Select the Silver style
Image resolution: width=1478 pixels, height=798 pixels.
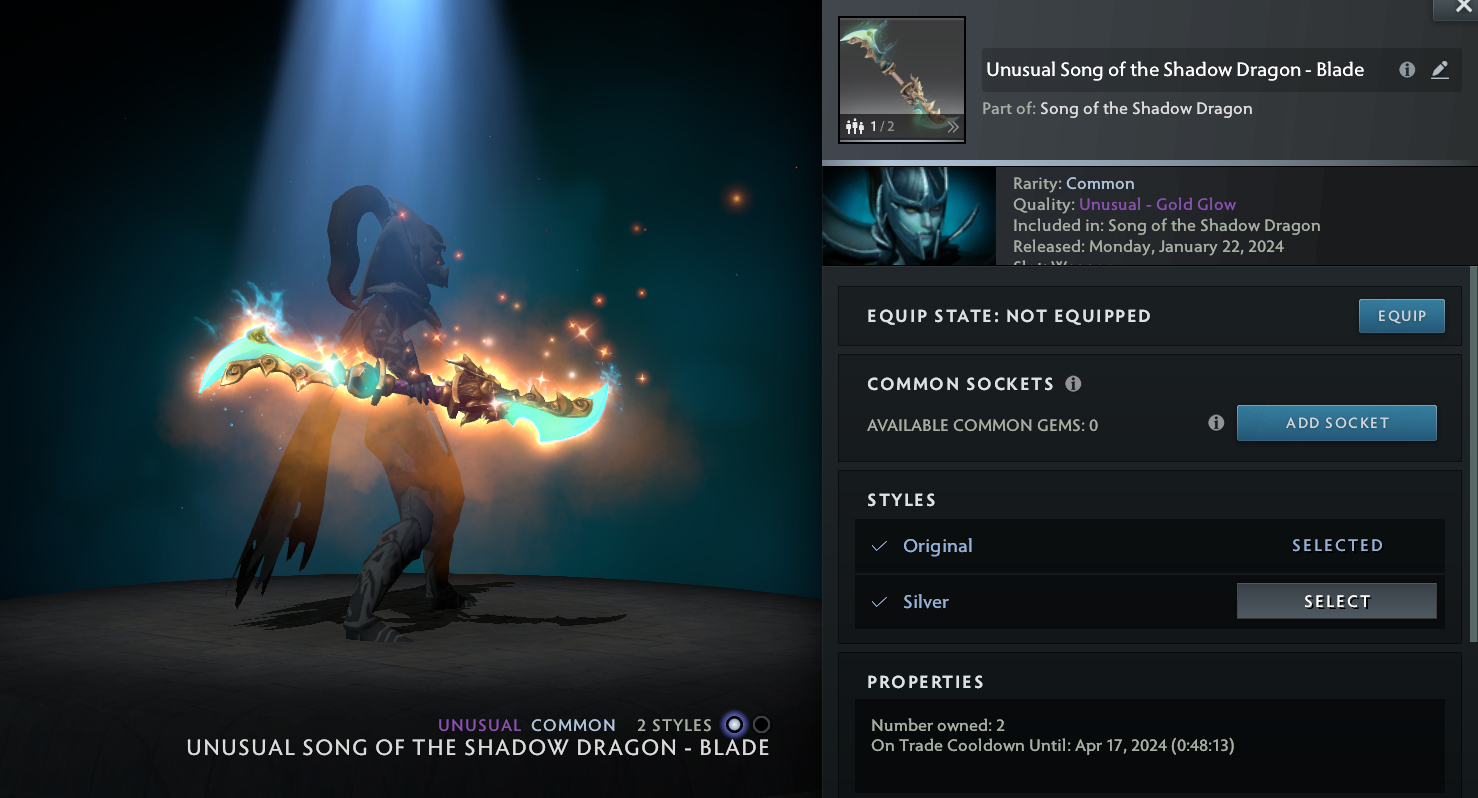pos(1336,601)
